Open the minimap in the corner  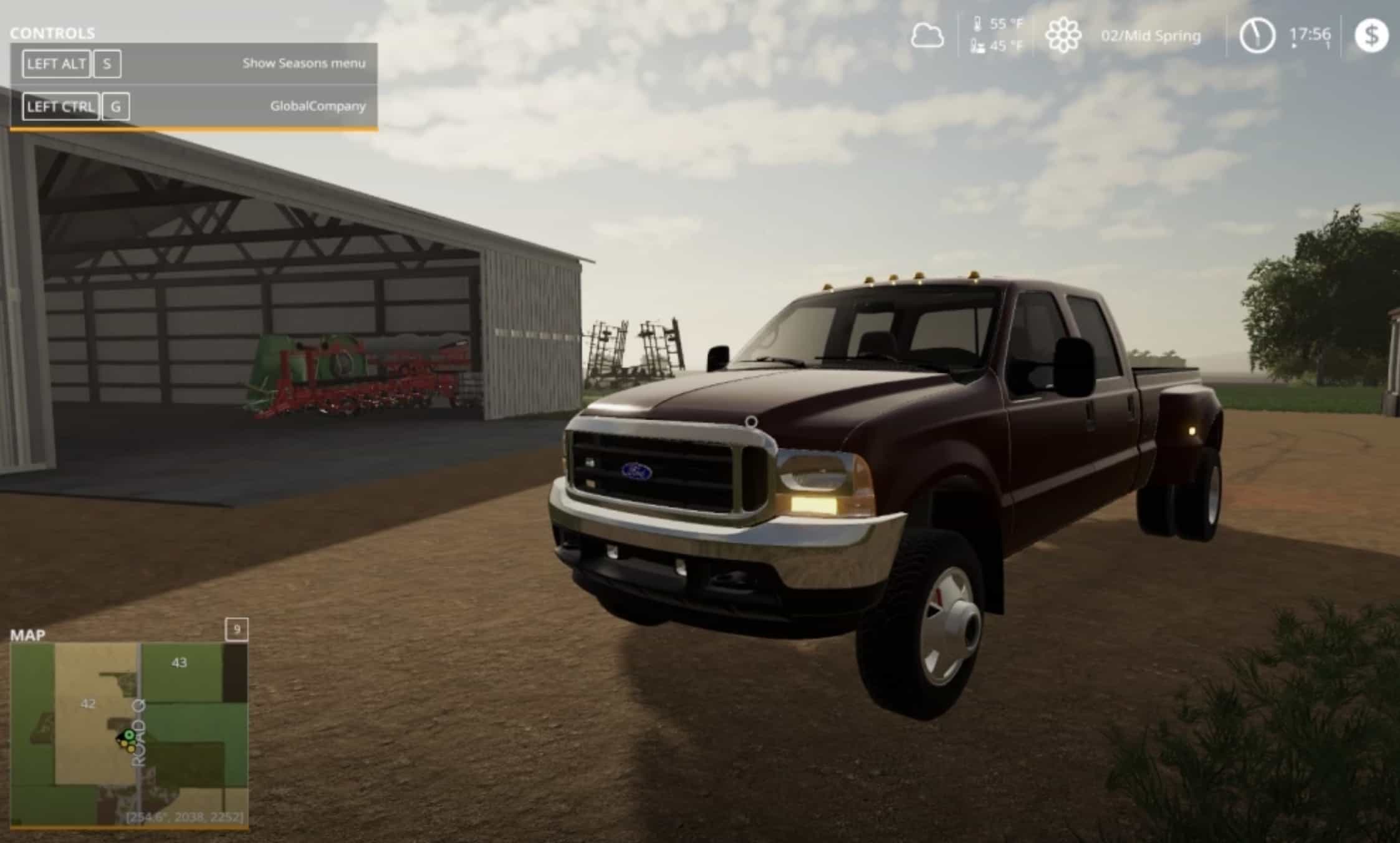[x=129, y=735]
